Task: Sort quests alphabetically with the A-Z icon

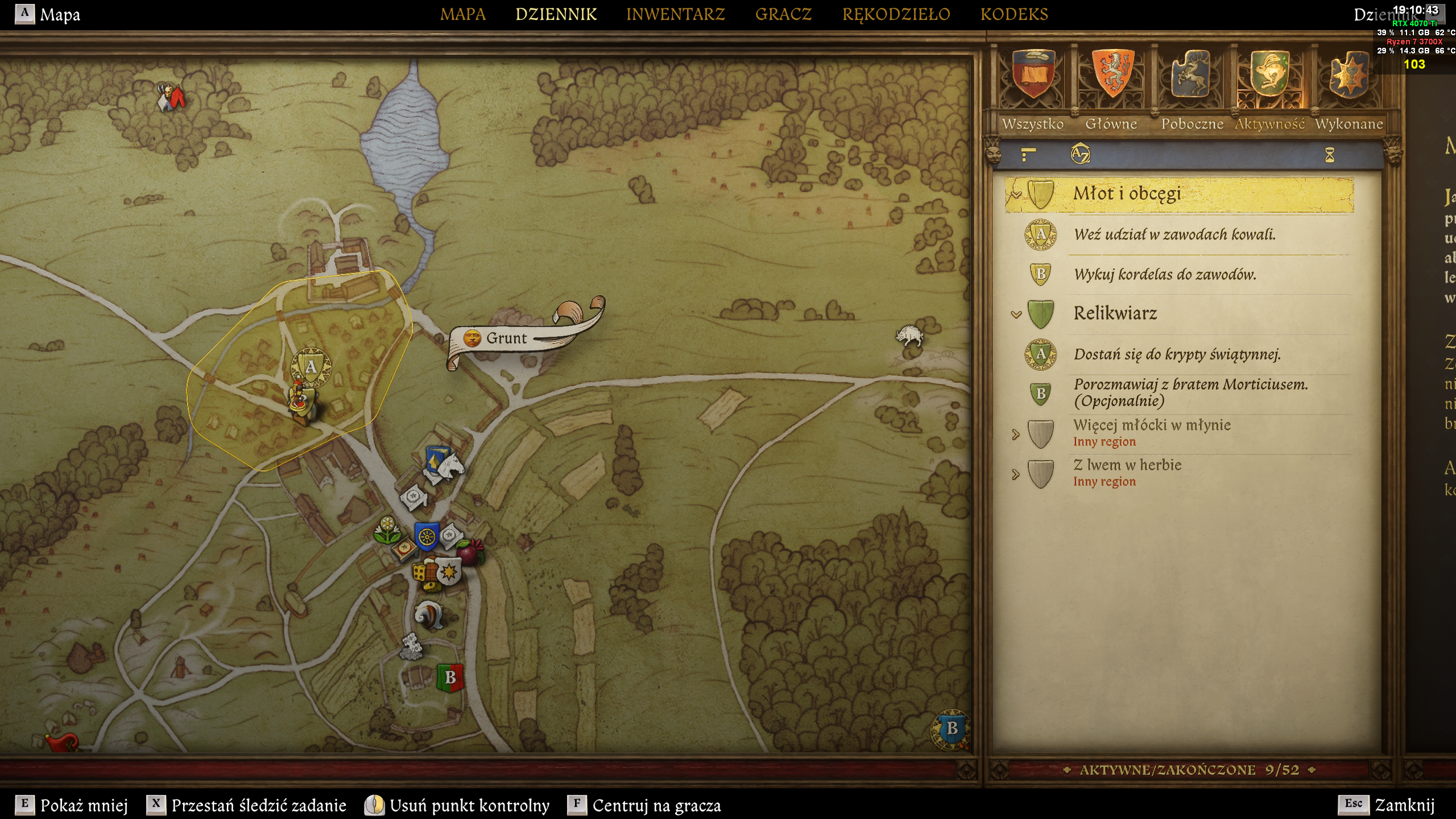Action: coord(1080,154)
